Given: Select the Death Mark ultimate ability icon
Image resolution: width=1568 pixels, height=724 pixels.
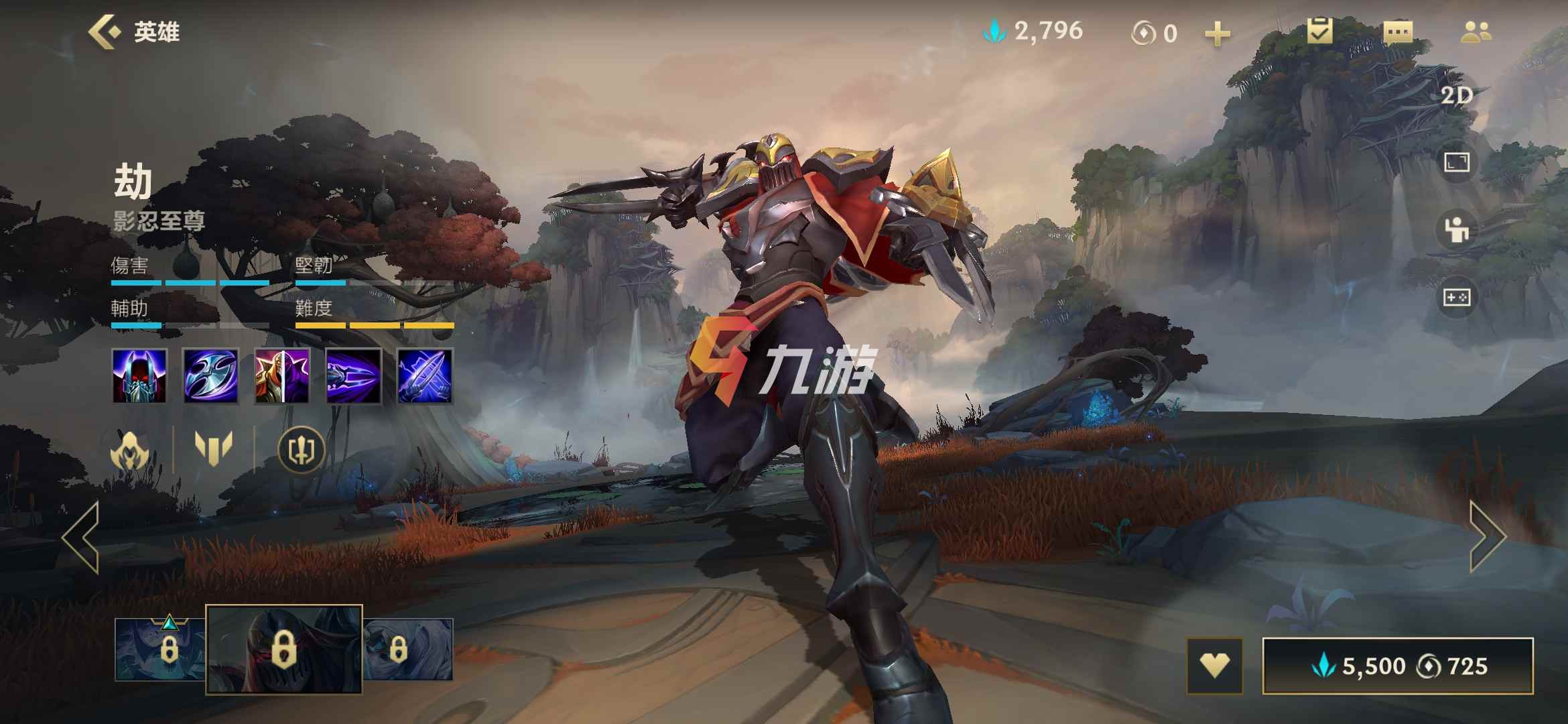Looking at the screenshot, I should pyautogui.click(x=426, y=375).
